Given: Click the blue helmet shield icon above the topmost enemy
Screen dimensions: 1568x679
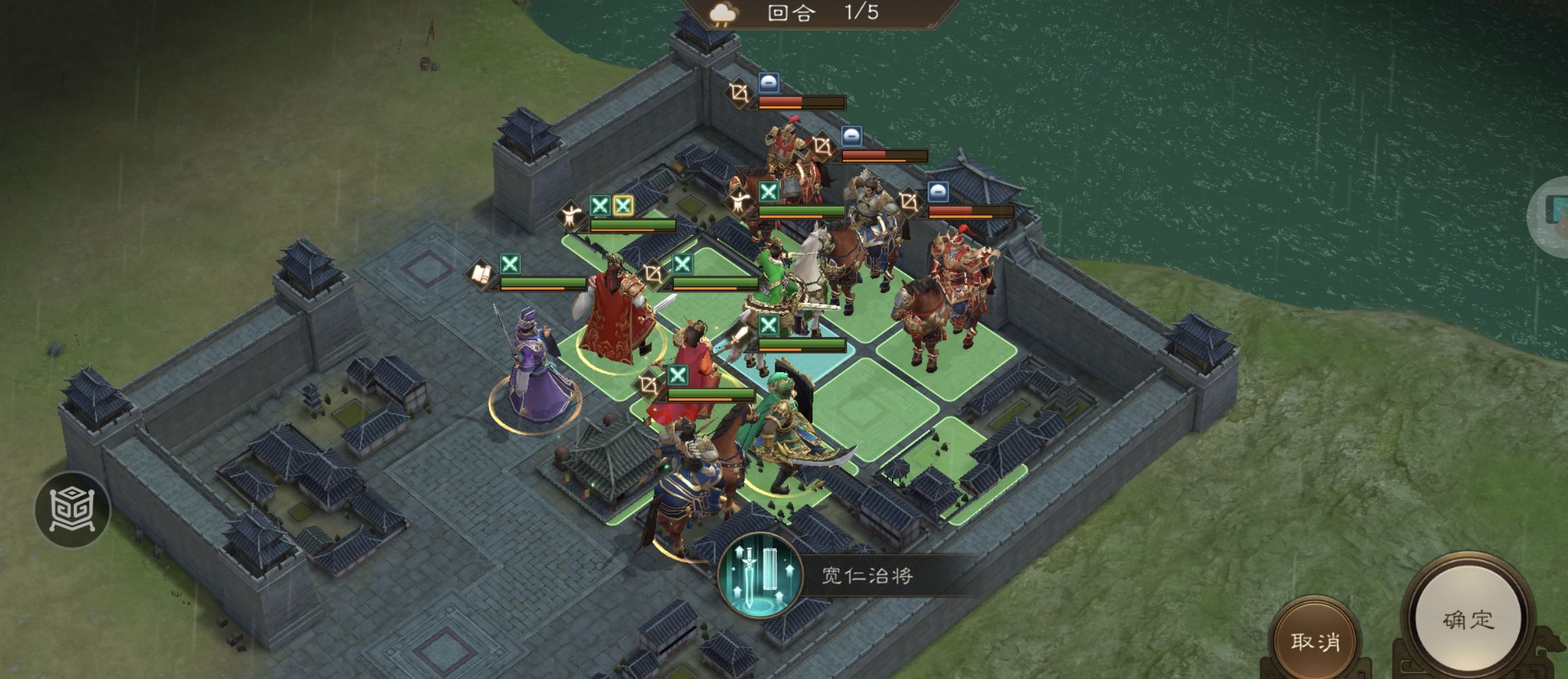Looking at the screenshot, I should (769, 83).
